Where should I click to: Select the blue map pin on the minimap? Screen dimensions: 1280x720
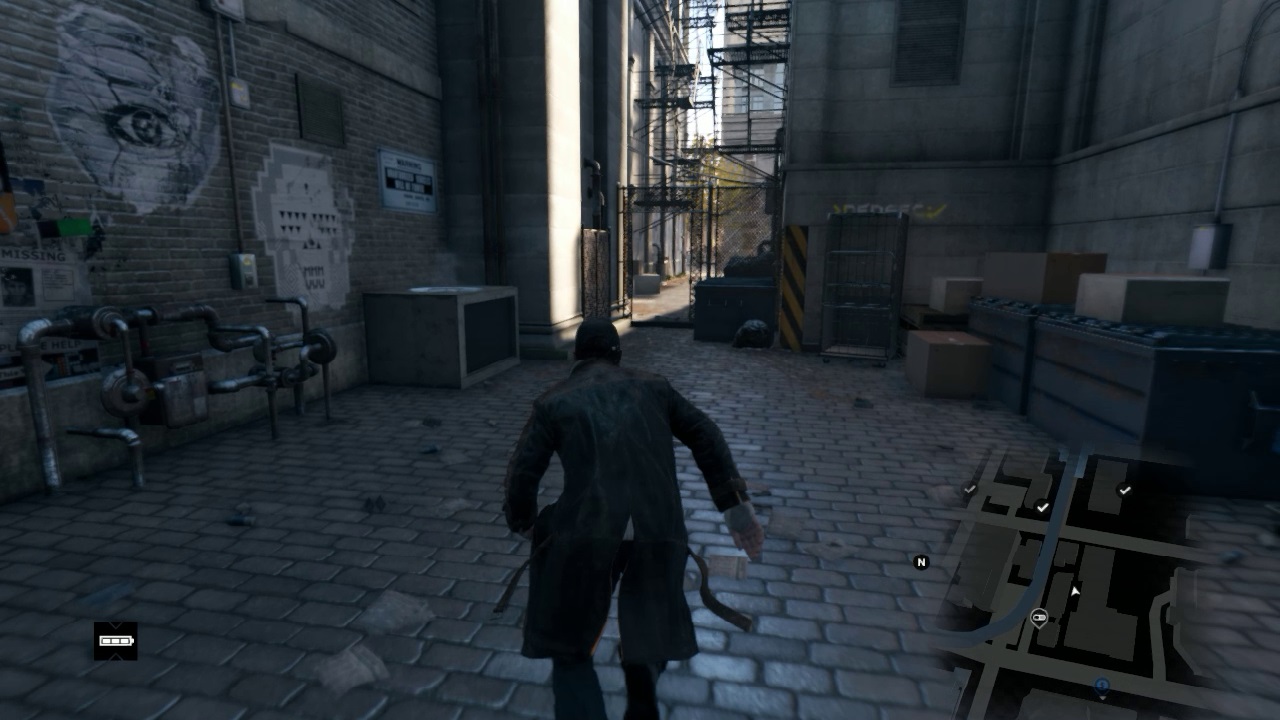pos(1101,687)
